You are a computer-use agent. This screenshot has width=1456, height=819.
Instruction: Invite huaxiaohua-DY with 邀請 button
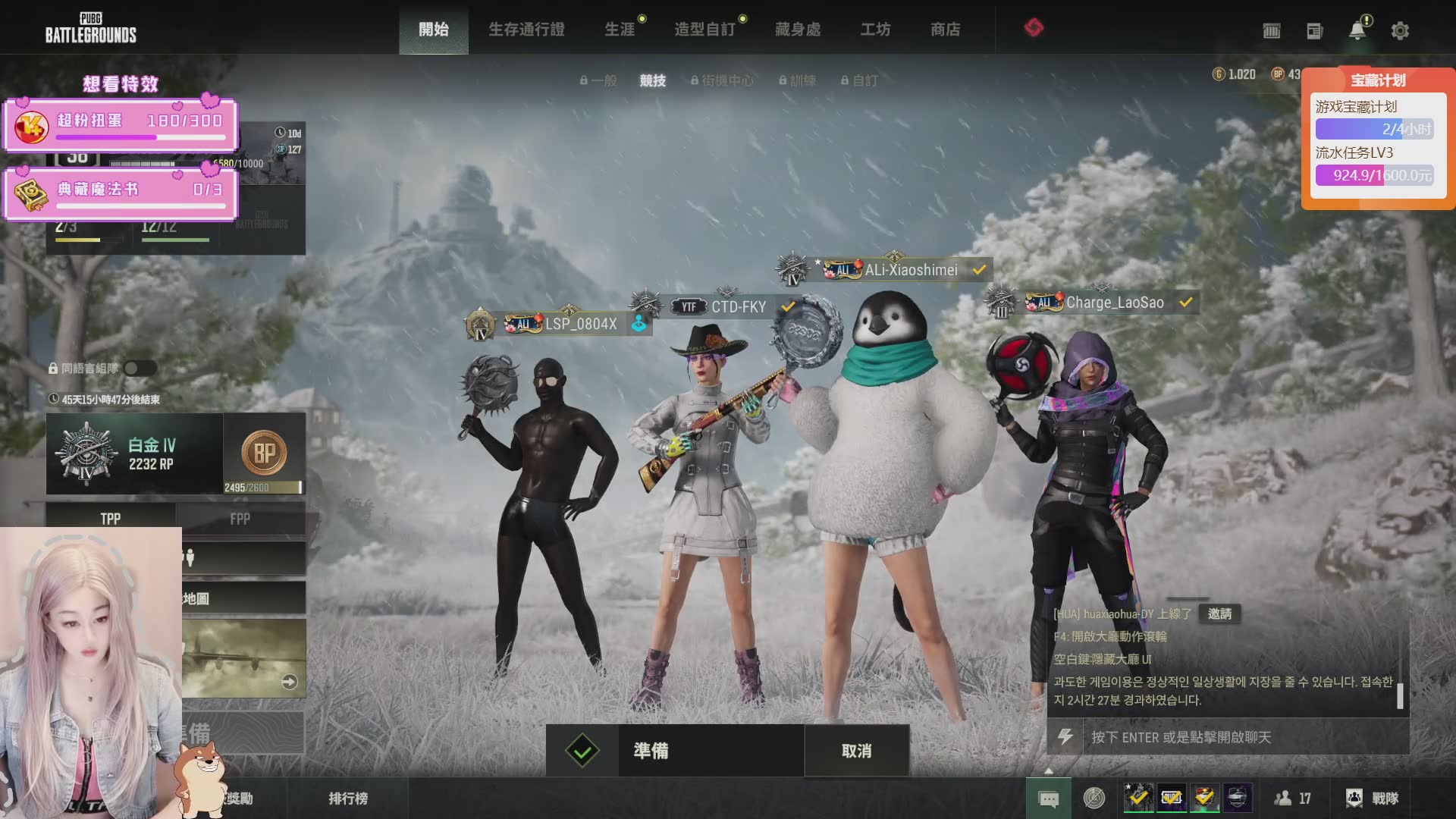pos(1219,613)
